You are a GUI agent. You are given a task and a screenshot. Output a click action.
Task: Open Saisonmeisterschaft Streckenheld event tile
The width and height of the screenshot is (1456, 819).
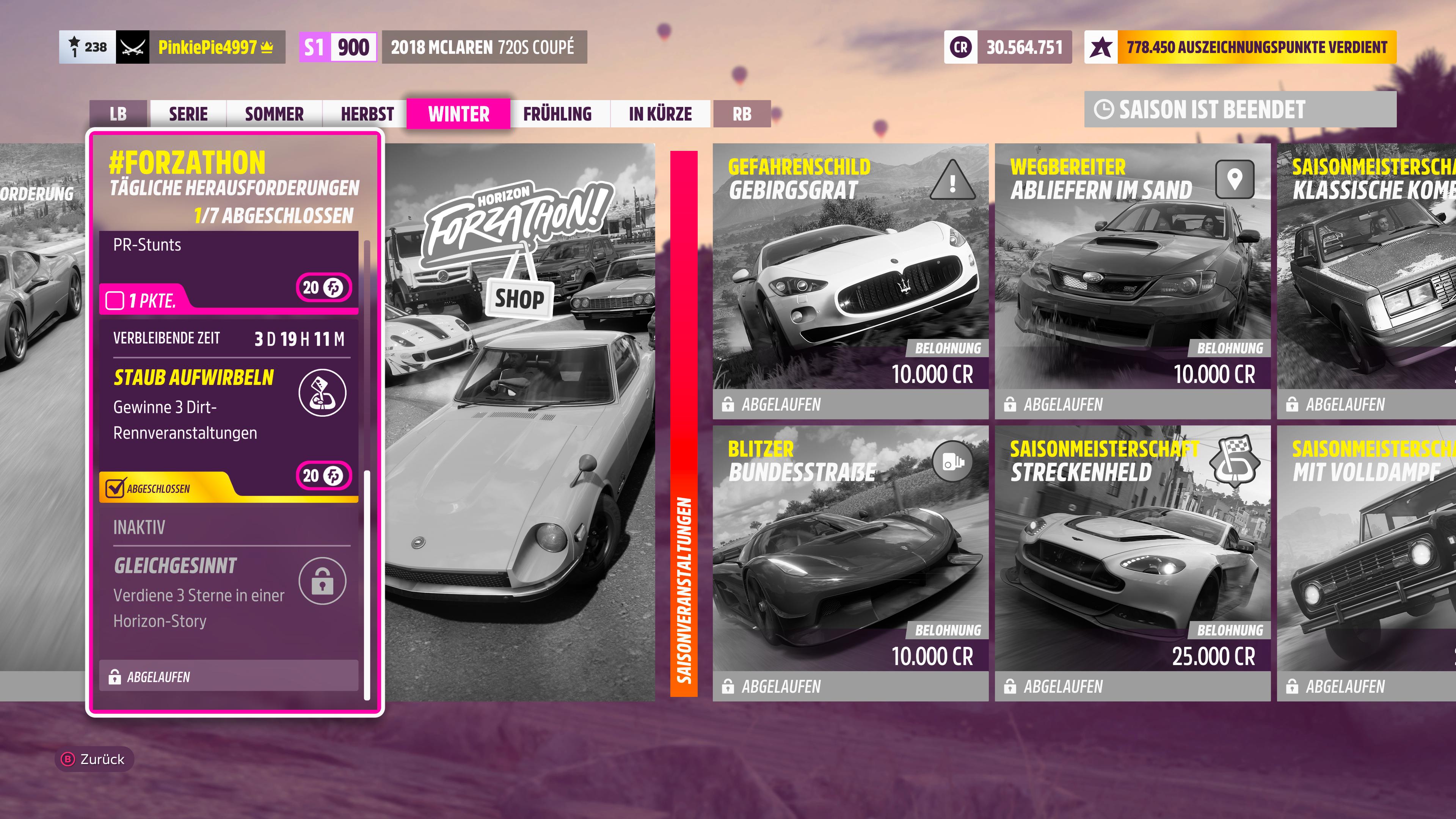1132,563
